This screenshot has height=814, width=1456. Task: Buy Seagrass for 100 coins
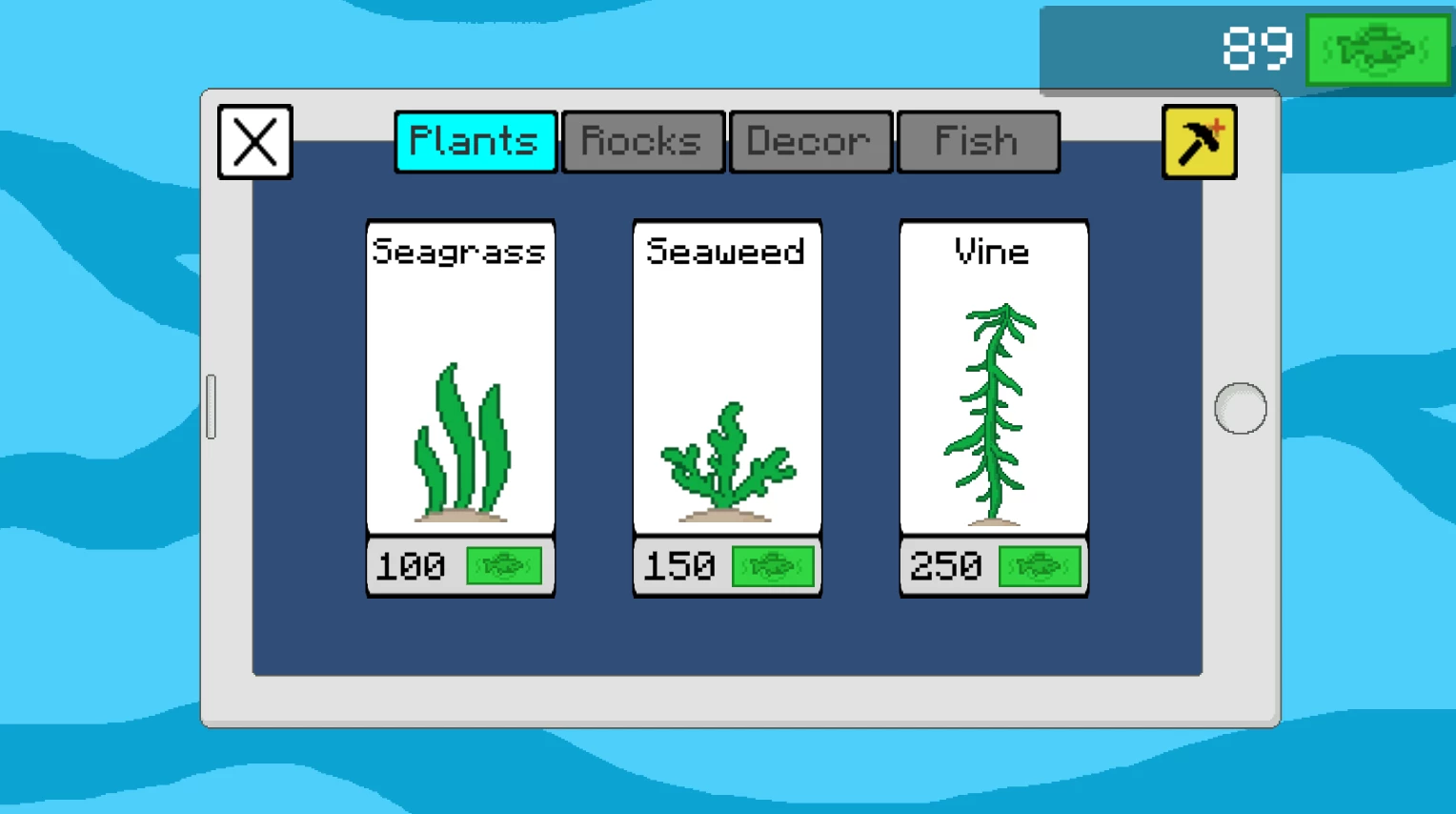(x=460, y=565)
